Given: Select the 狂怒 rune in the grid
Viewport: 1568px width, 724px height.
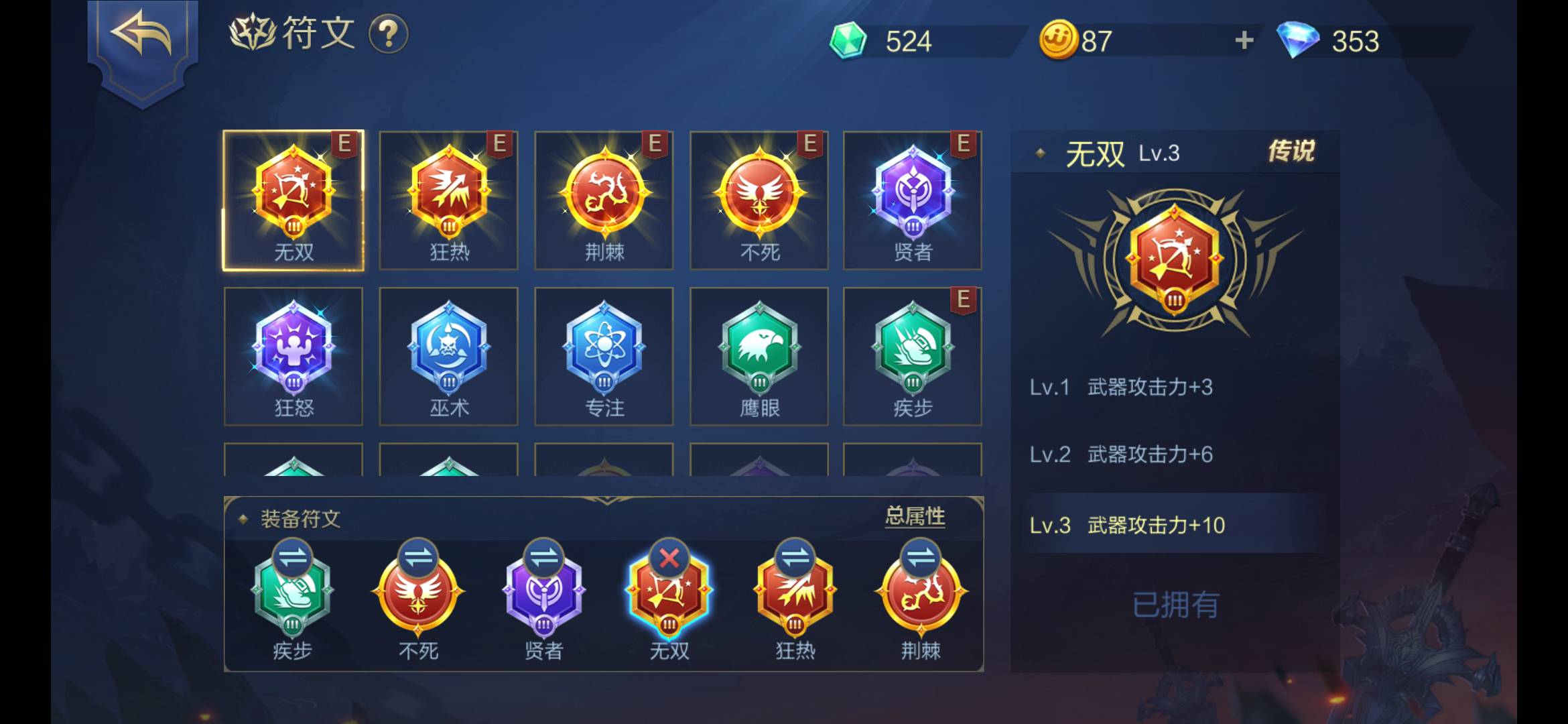Looking at the screenshot, I should 293,355.
